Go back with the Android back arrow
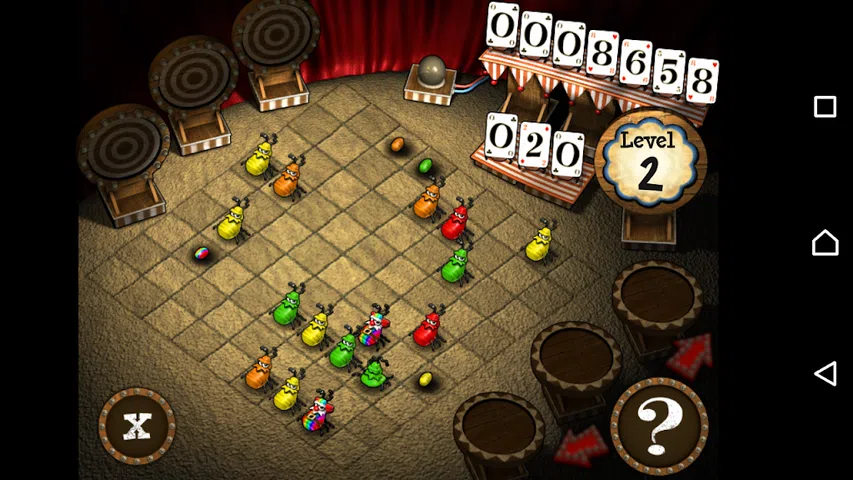Screen dimensions: 853x480 coord(825,374)
